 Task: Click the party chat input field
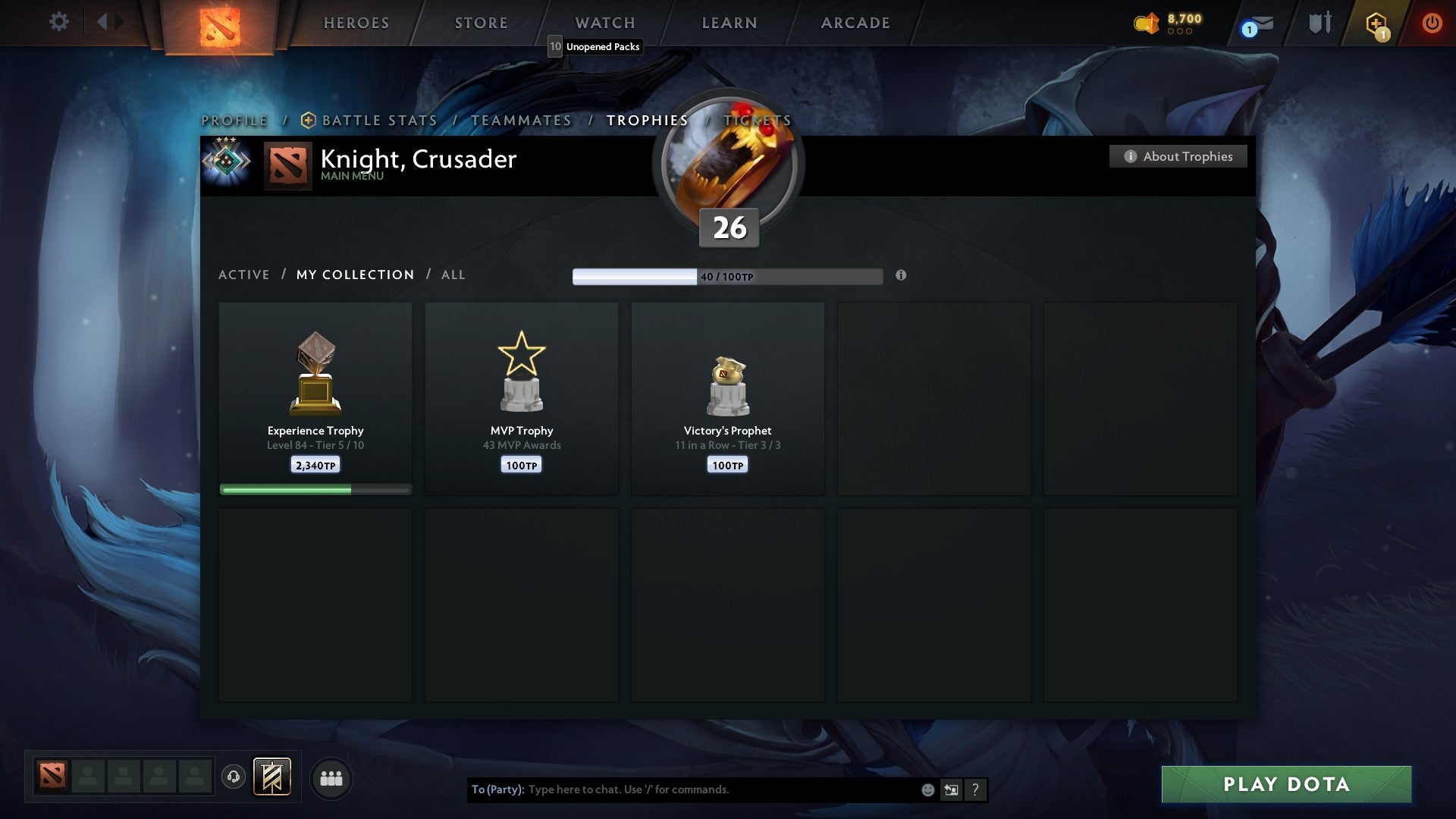point(720,789)
